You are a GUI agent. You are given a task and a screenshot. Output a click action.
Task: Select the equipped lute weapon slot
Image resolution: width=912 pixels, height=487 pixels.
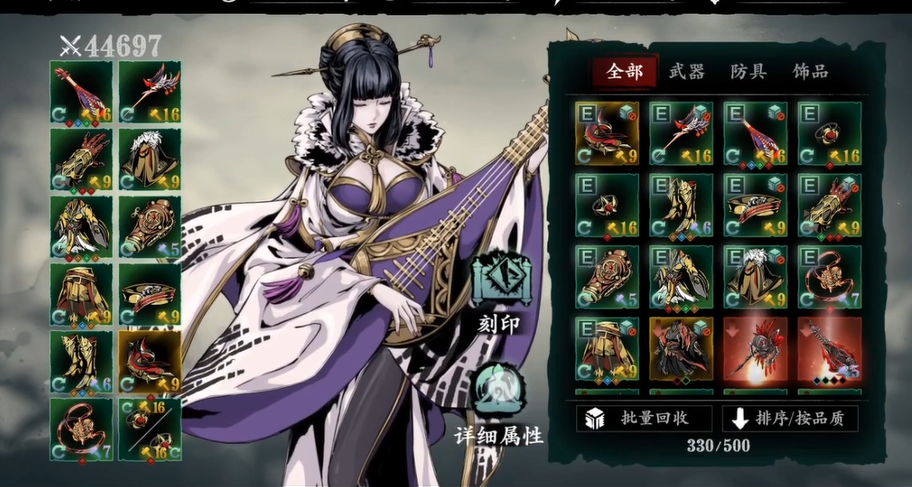click(x=82, y=91)
